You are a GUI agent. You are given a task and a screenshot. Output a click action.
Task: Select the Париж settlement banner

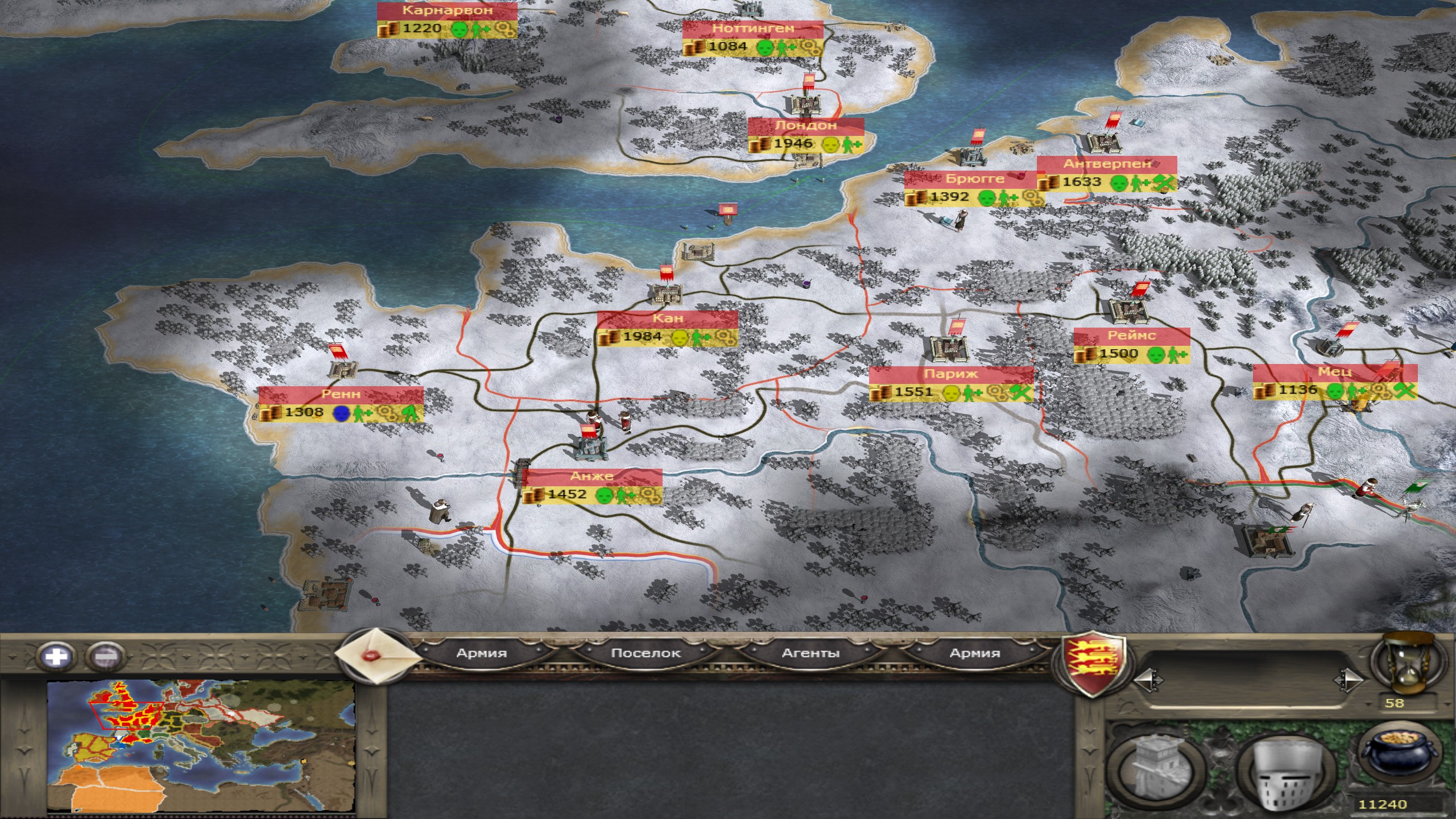point(950,374)
